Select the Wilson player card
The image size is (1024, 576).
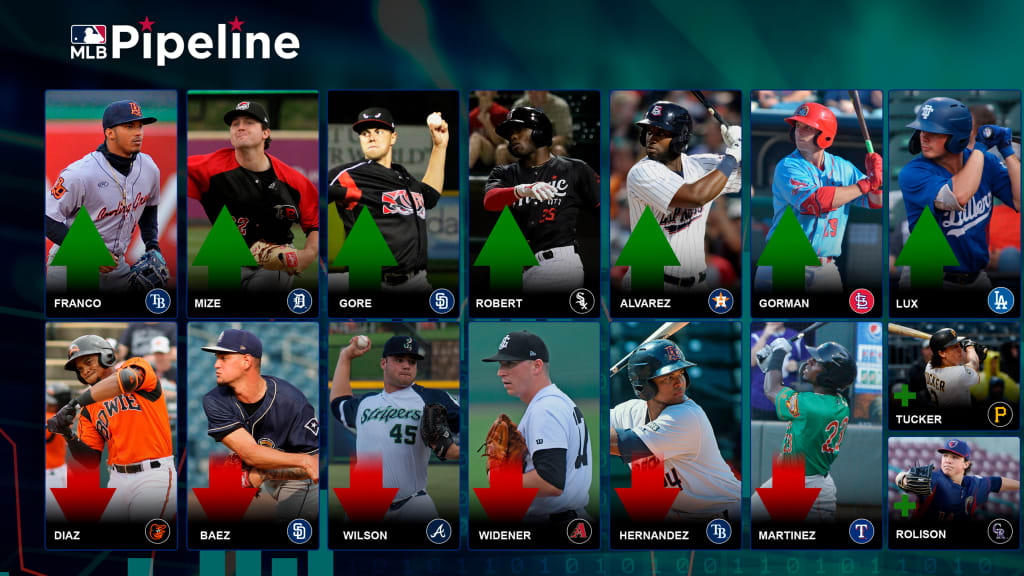[x=394, y=435]
